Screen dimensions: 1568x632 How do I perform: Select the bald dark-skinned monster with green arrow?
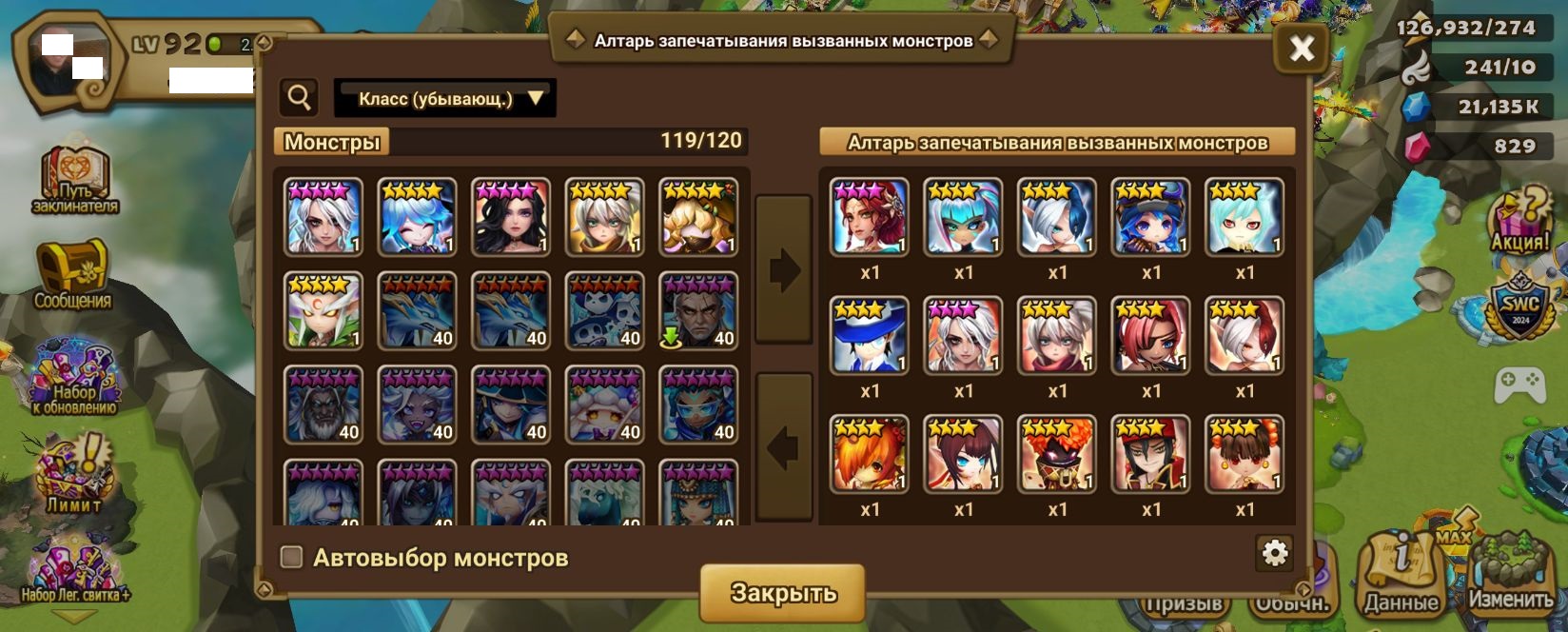coord(698,311)
